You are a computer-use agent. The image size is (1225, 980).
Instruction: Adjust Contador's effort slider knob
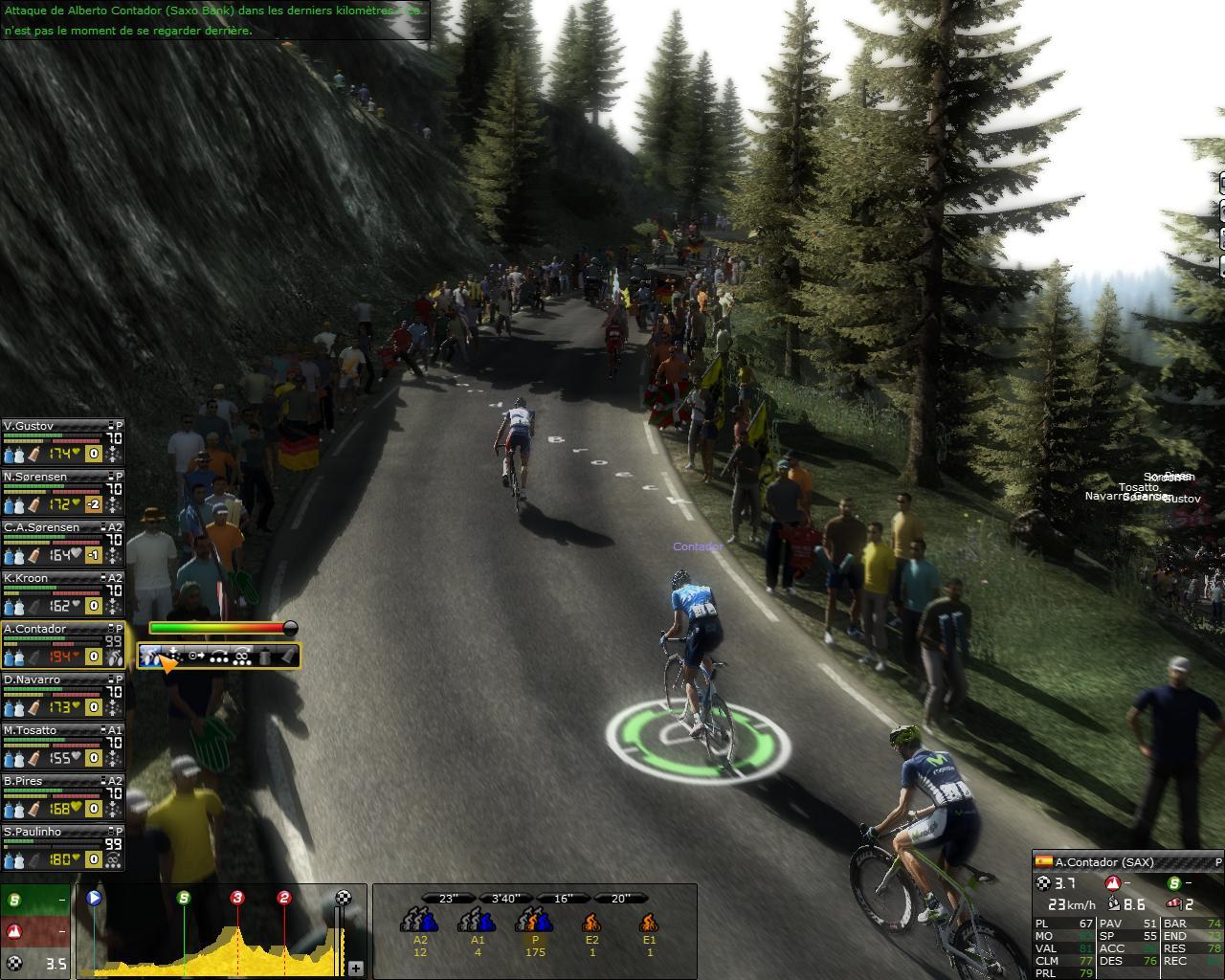point(289,628)
